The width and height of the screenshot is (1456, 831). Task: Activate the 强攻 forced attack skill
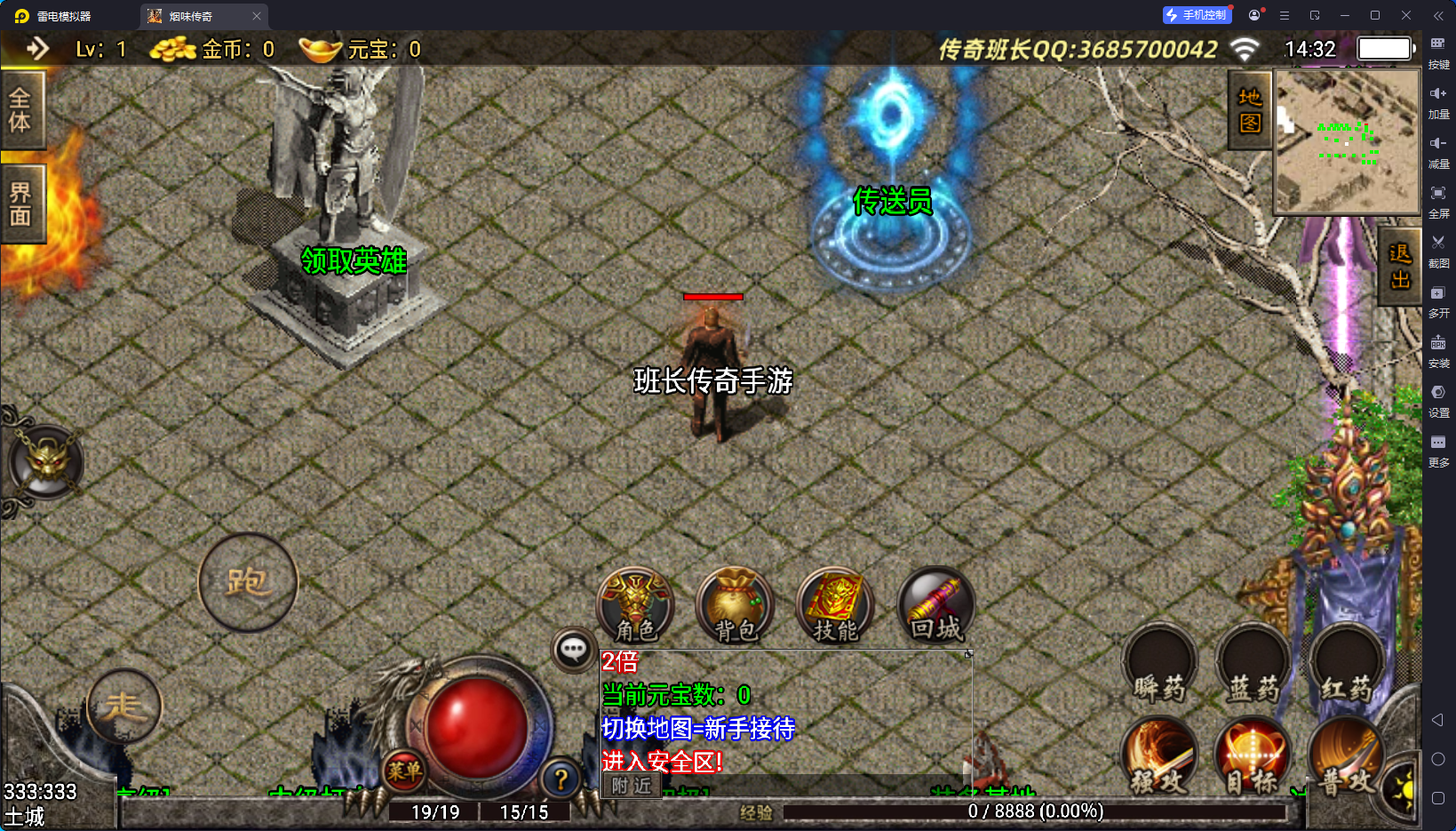(x=1159, y=755)
